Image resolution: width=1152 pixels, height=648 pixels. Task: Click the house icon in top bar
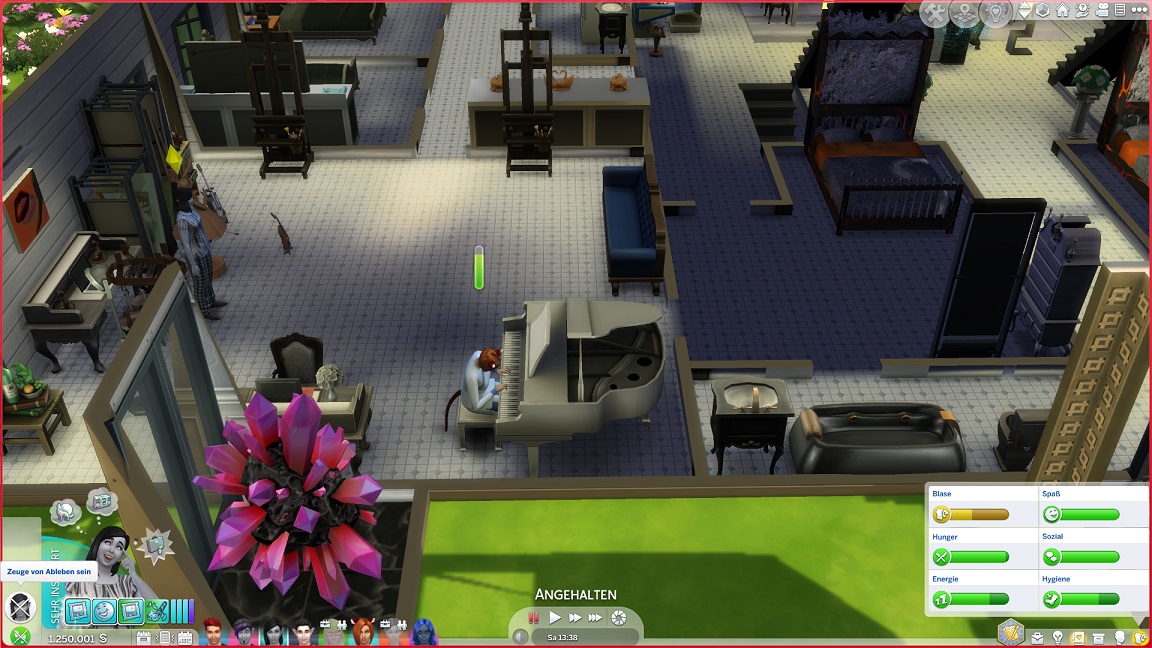(x=1062, y=11)
